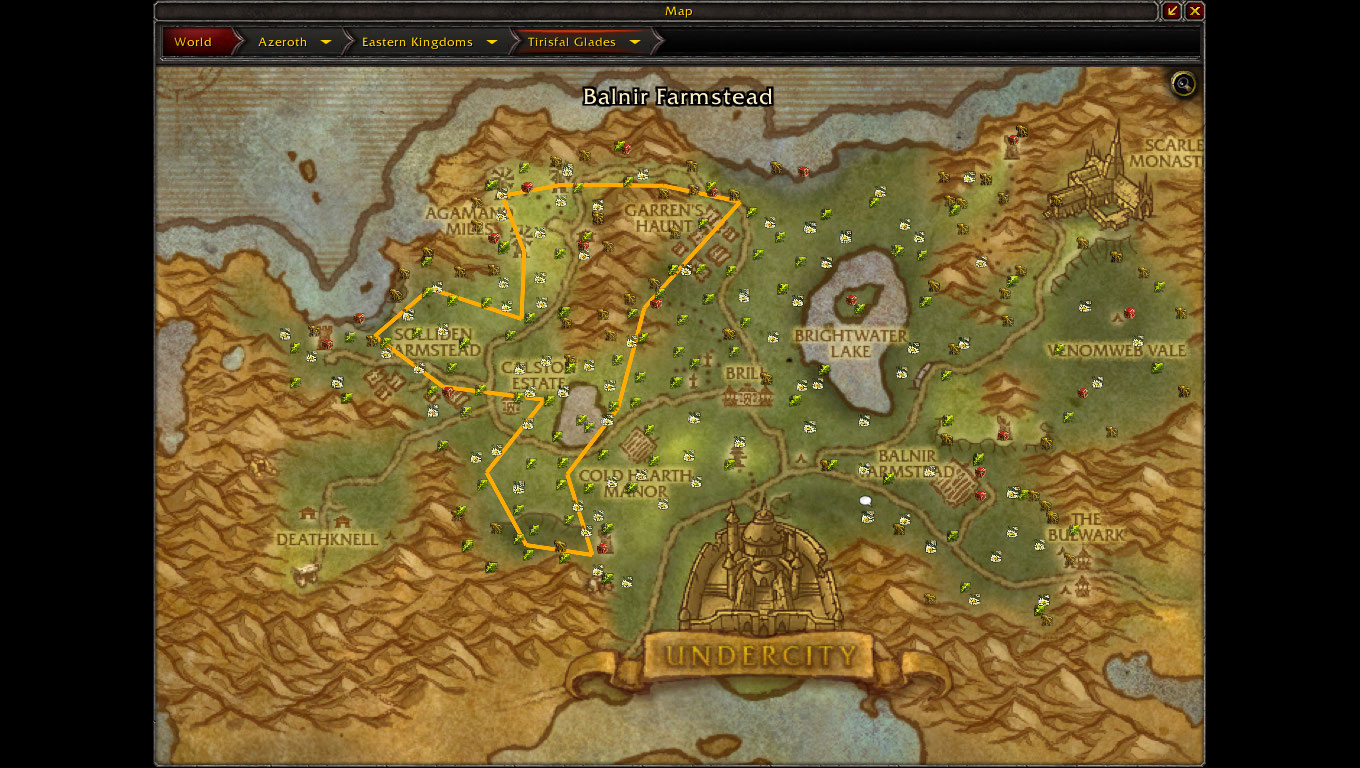Open the Azeroth dropdown arrow
The image size is (1360, 768).
326,42
